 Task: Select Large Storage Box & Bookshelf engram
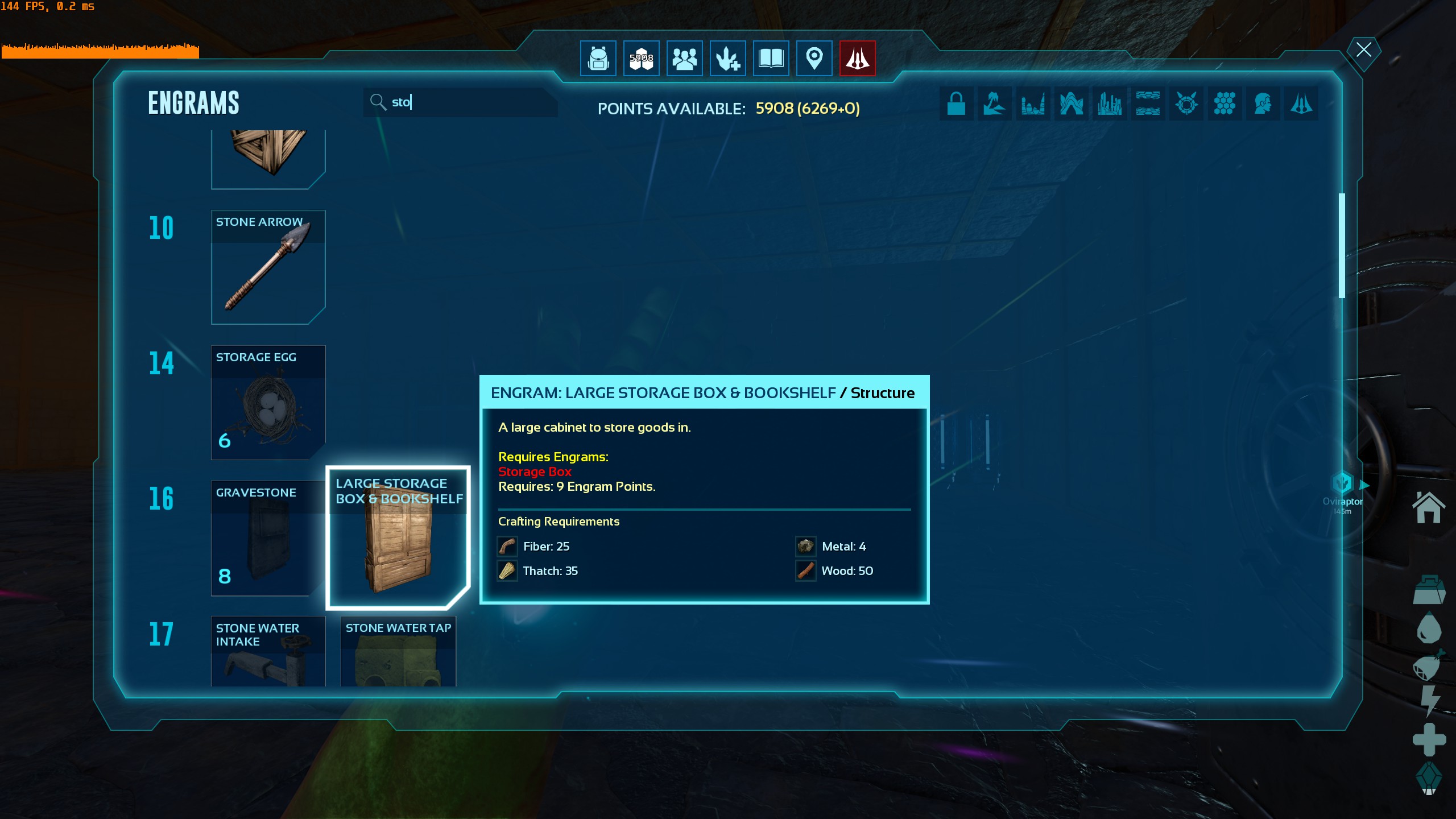pyautogui.click(x=398, y=538)
